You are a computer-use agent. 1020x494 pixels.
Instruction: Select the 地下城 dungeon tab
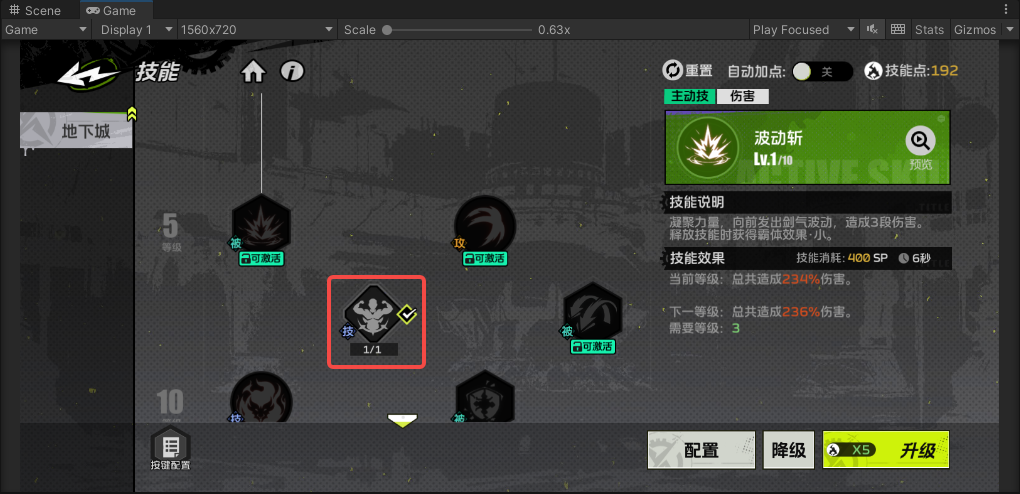click(x=79, y=131)
